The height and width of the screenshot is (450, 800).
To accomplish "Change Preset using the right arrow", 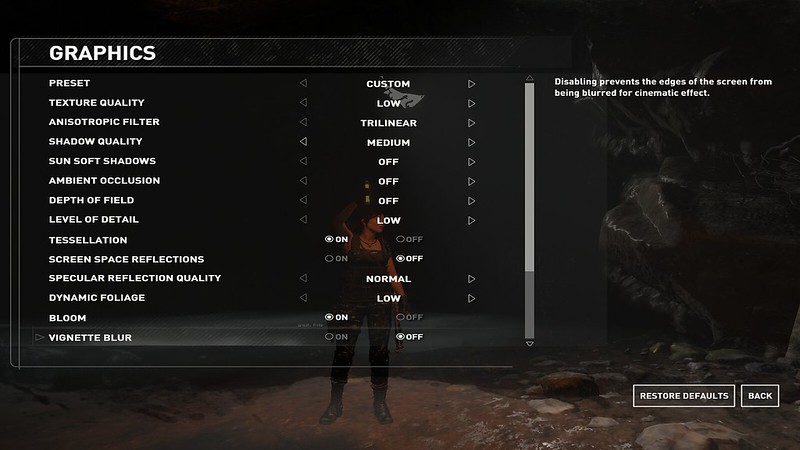I will tap(471, 84).
